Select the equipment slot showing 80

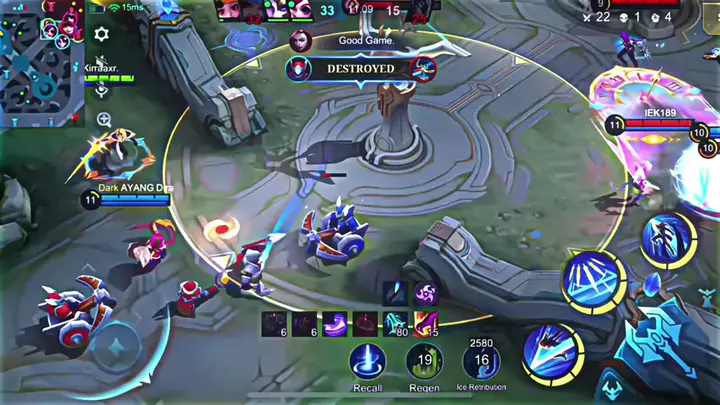tap(398, 323)
